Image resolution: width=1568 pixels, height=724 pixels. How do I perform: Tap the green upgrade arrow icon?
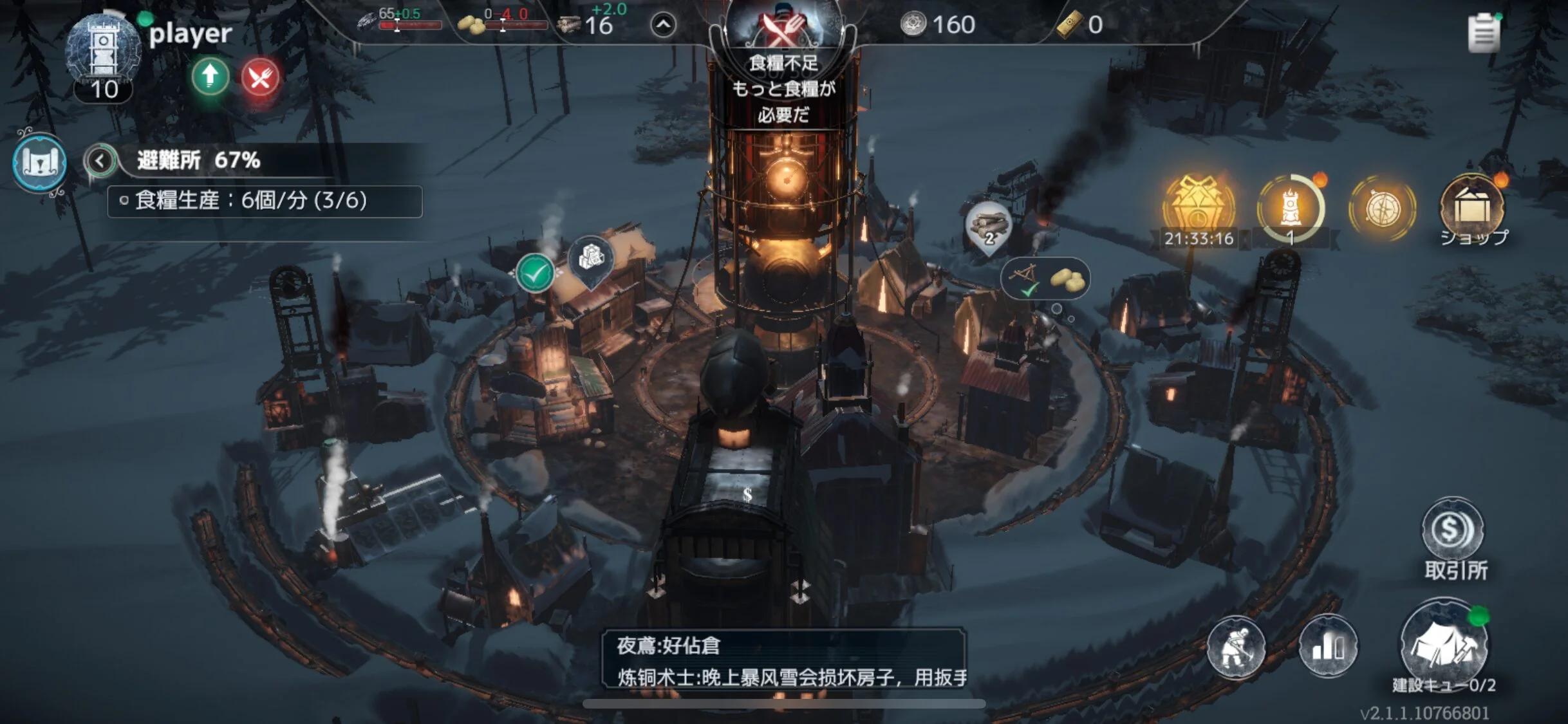210,77
